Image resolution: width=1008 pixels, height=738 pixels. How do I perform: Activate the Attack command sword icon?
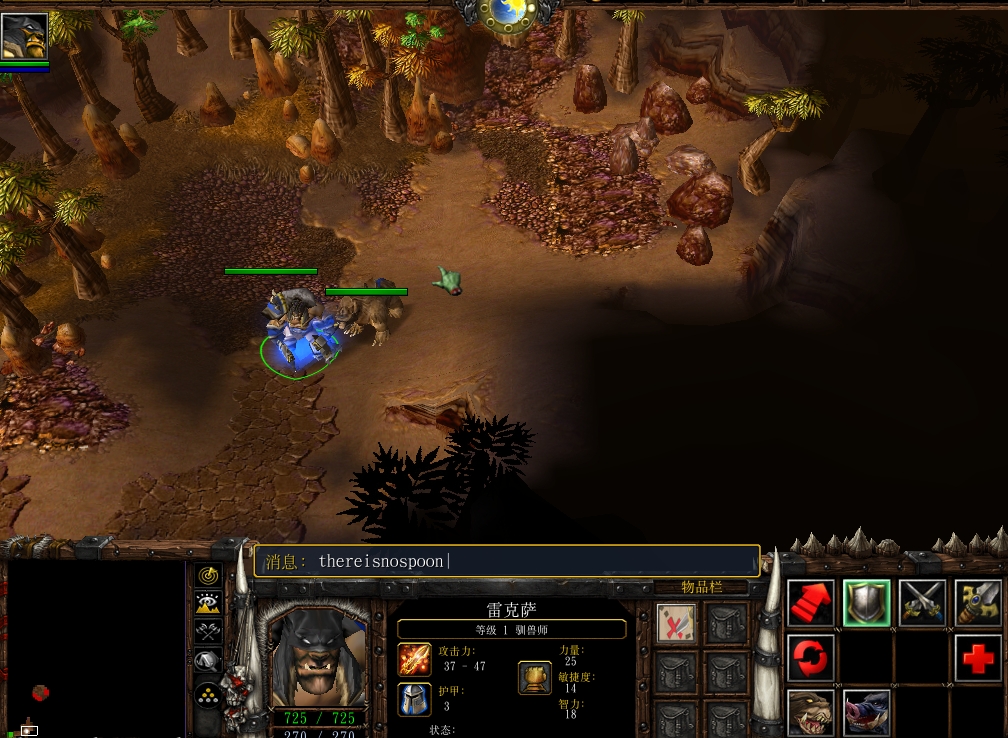click(977, 604)
